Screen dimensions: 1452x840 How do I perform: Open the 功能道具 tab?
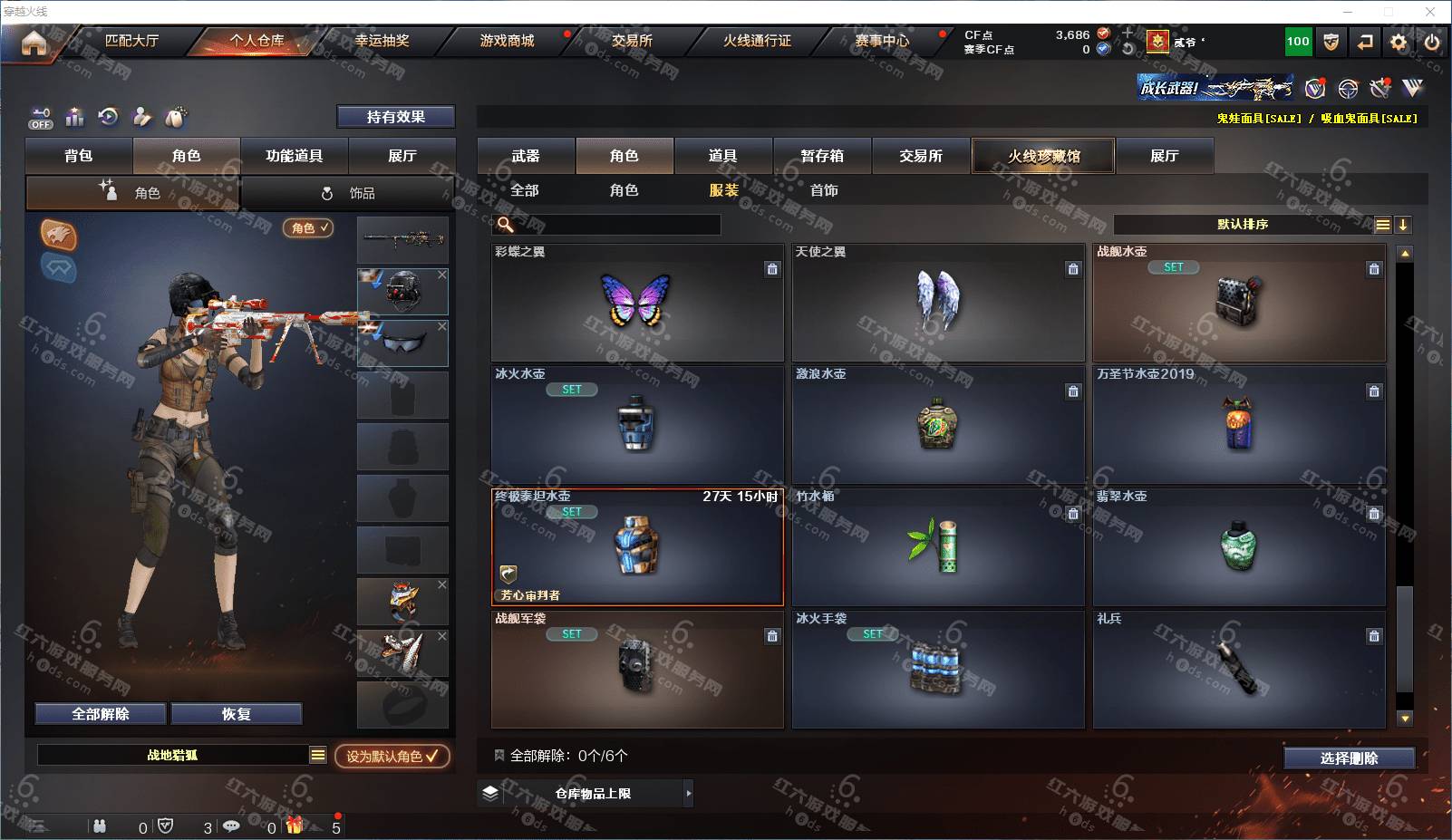click(294, 156)
